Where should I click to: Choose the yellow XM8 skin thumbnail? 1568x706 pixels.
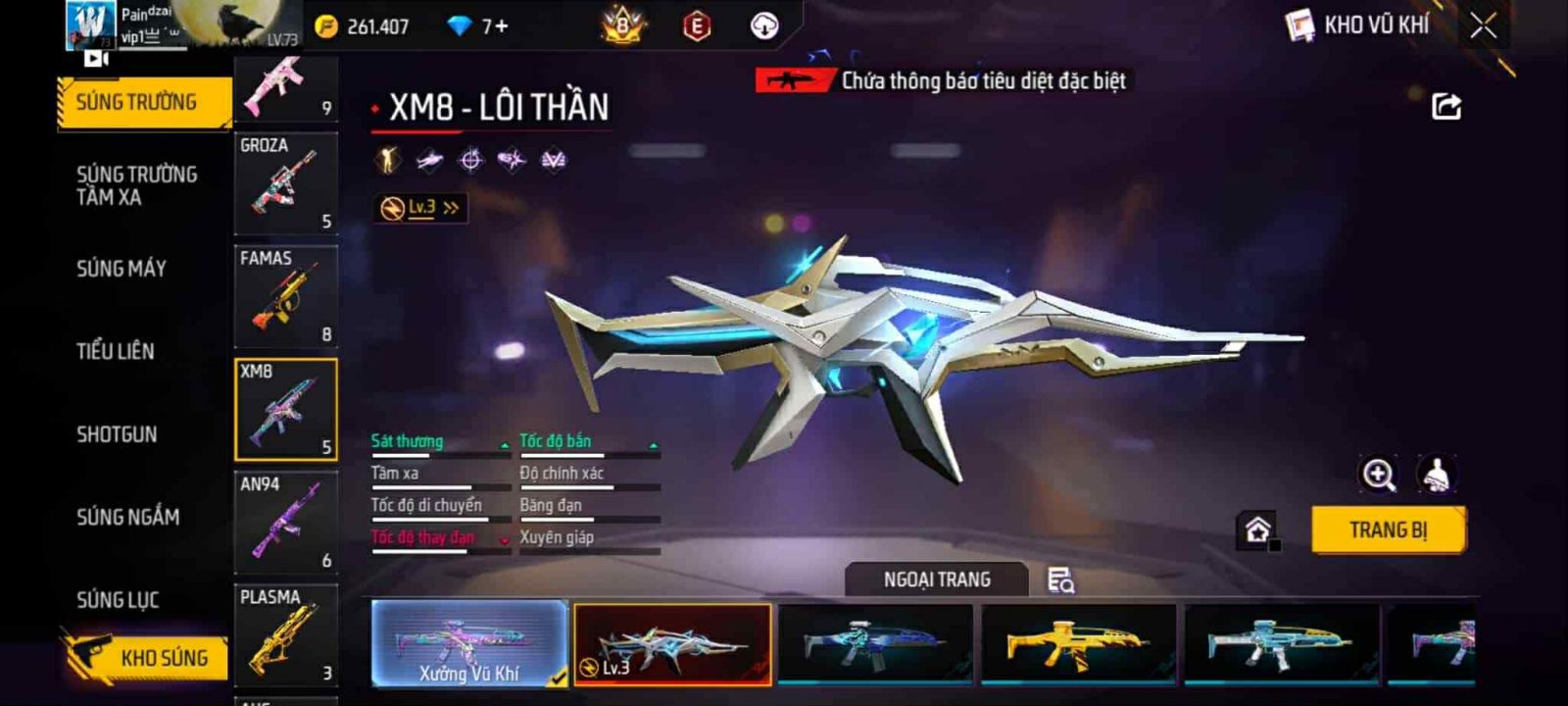click(1078, 643)
